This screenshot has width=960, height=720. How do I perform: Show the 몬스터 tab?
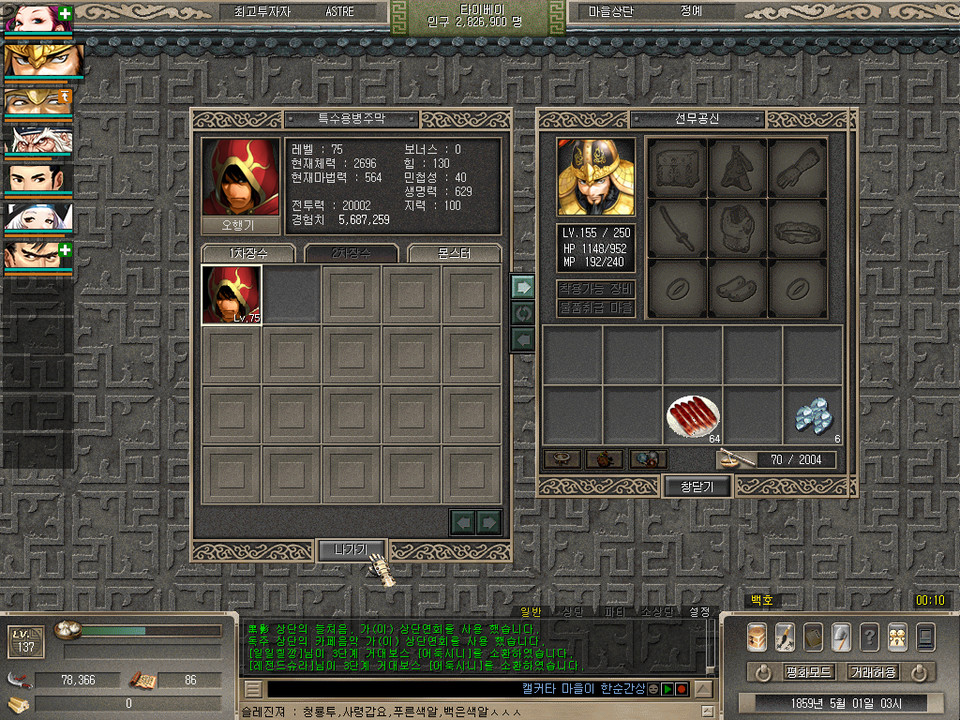[x=455, y=253]
